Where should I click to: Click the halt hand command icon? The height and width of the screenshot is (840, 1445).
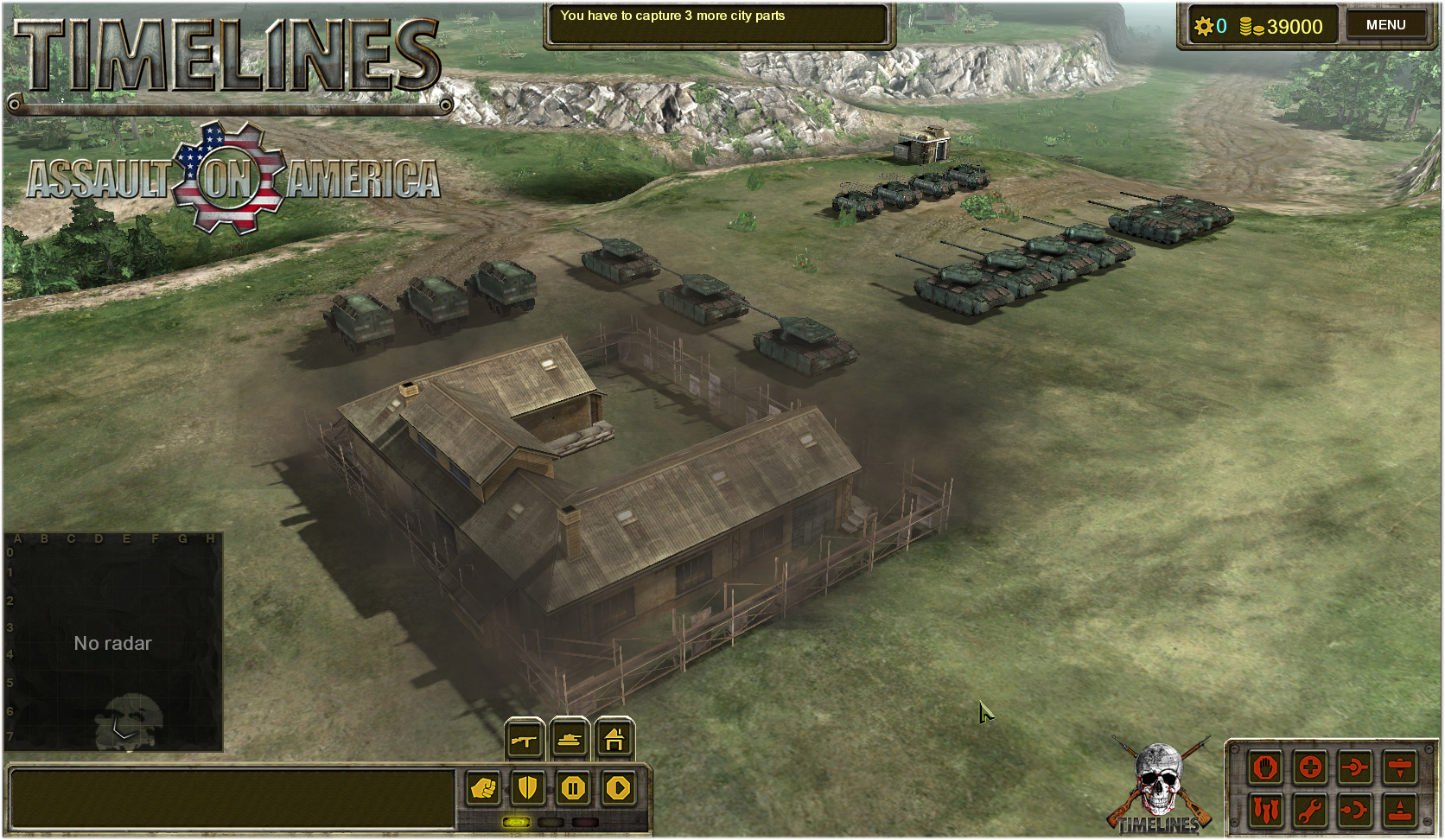[x=1265, y=767]
